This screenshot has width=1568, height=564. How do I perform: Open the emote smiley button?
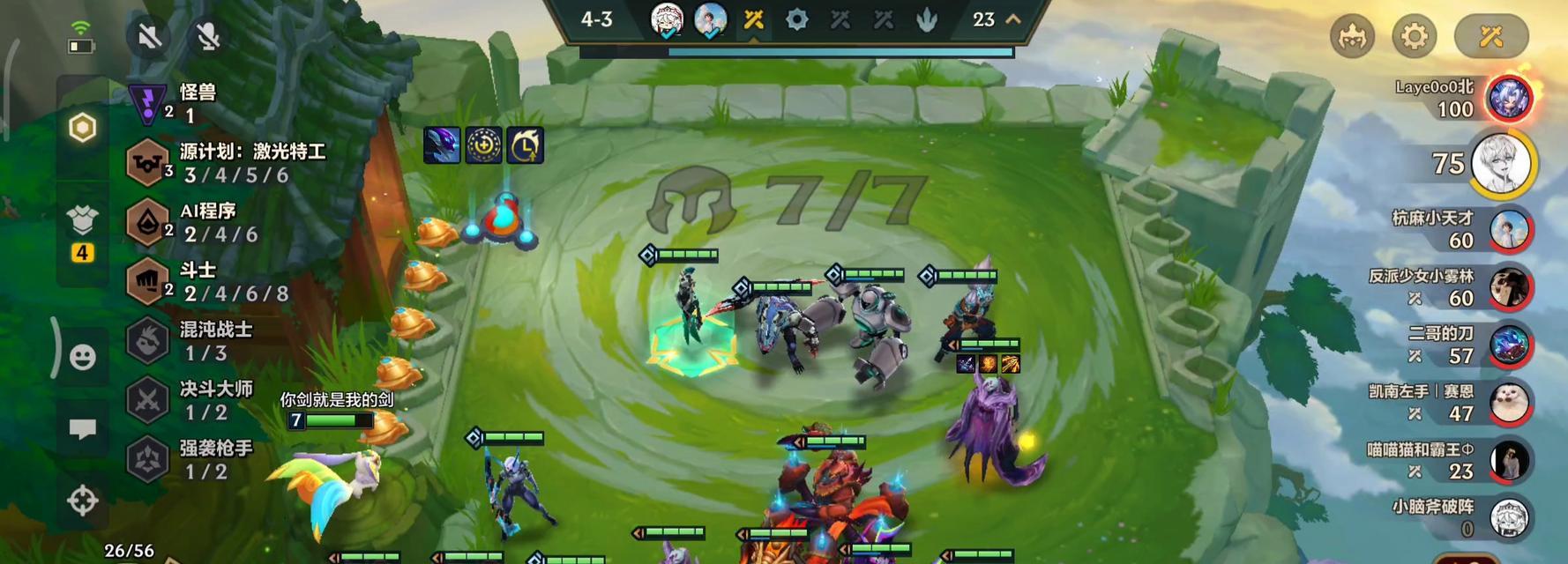[x=83, y=357]
